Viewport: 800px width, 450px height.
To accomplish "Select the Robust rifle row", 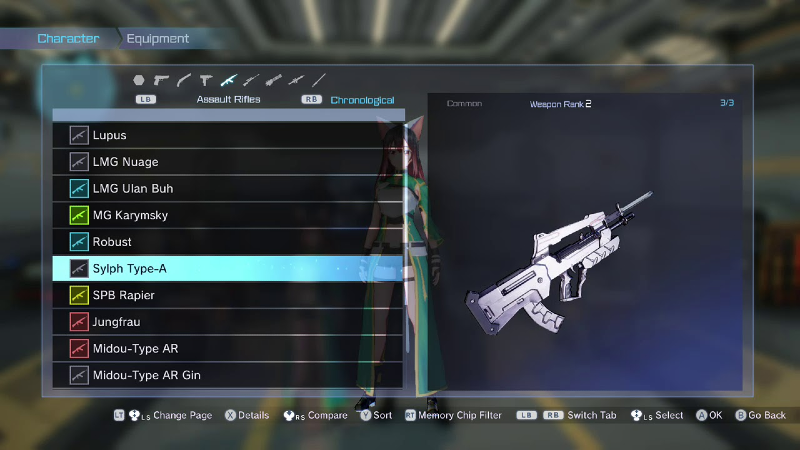I will [x=228, y=242].
